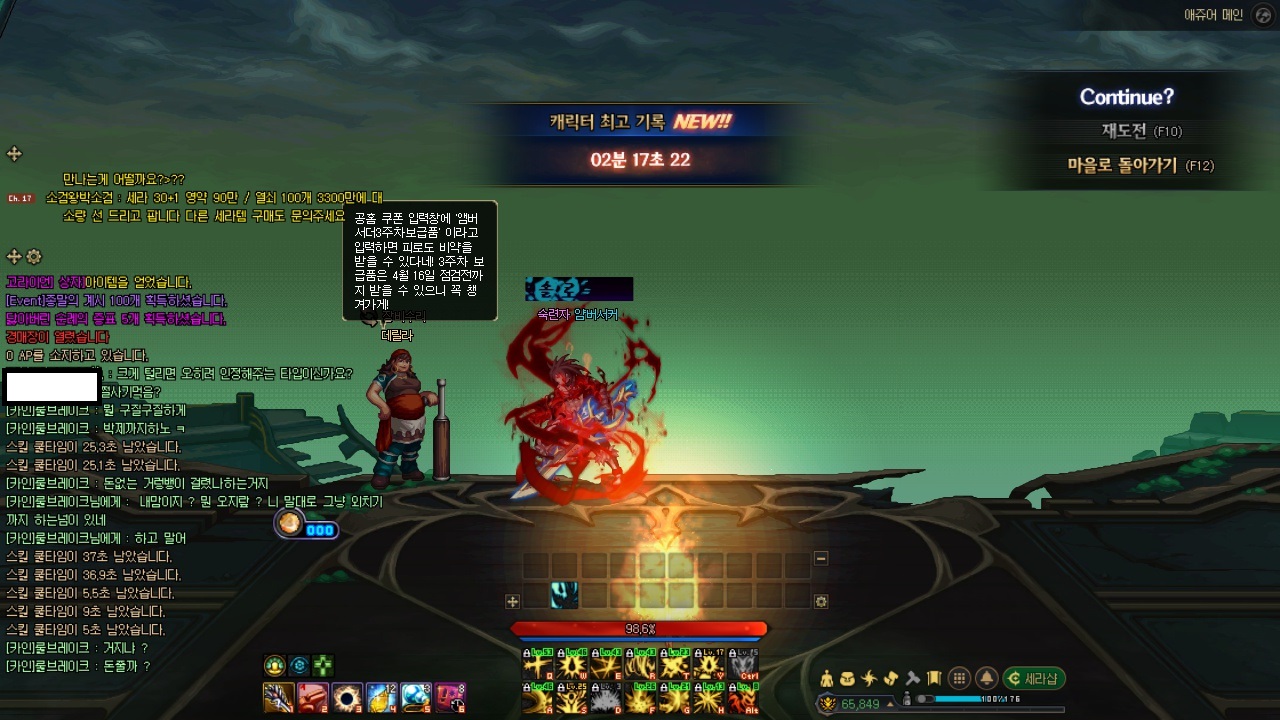Viewport: 1280px width, 720px height.
Task: Open the 세라샵 cash shop
Action: pos(1034,678)
